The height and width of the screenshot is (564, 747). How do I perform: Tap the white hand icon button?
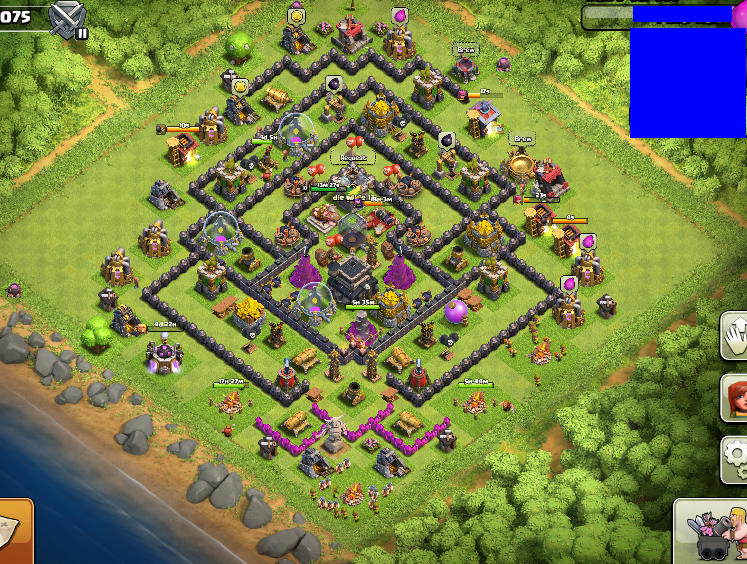point(735,335)
